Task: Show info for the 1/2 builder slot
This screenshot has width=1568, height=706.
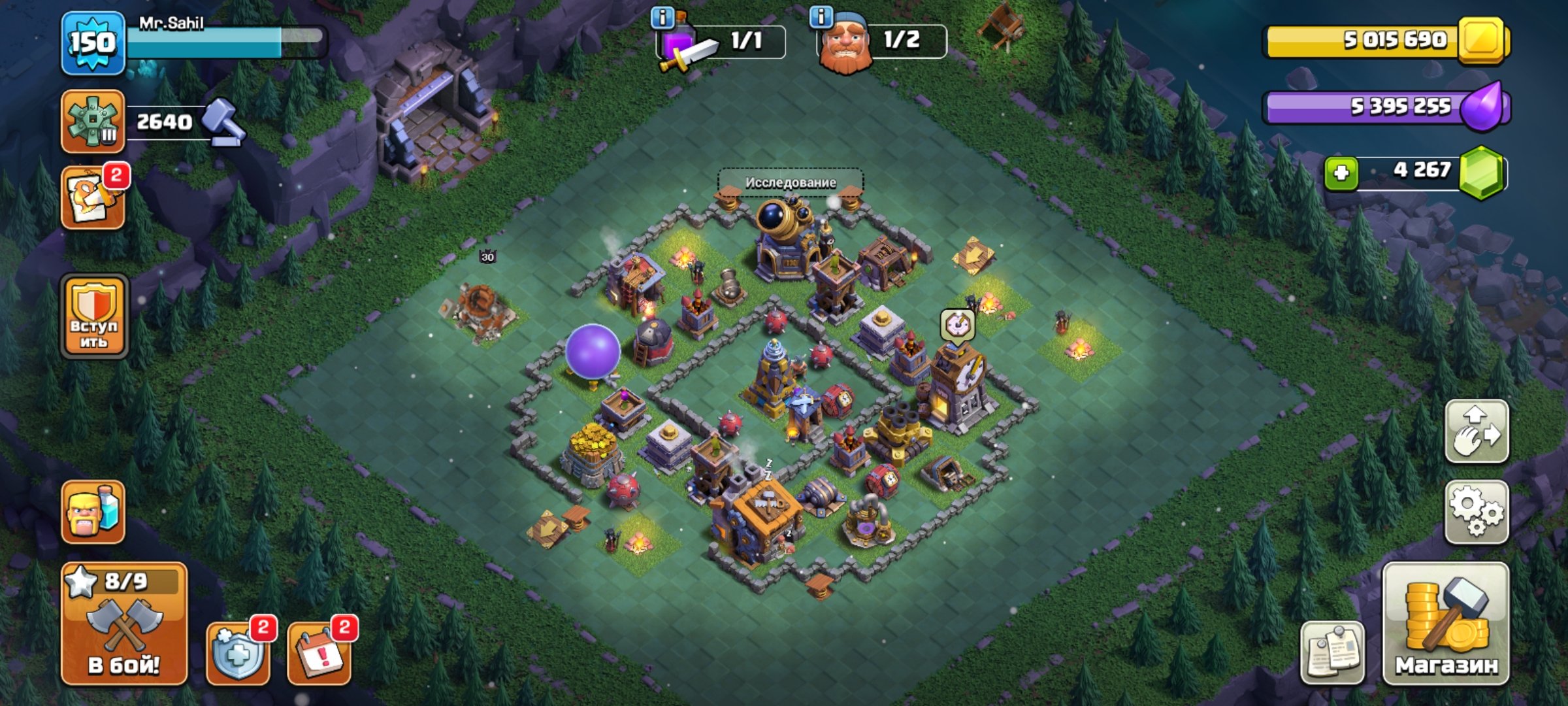Action: pos(821,16)
